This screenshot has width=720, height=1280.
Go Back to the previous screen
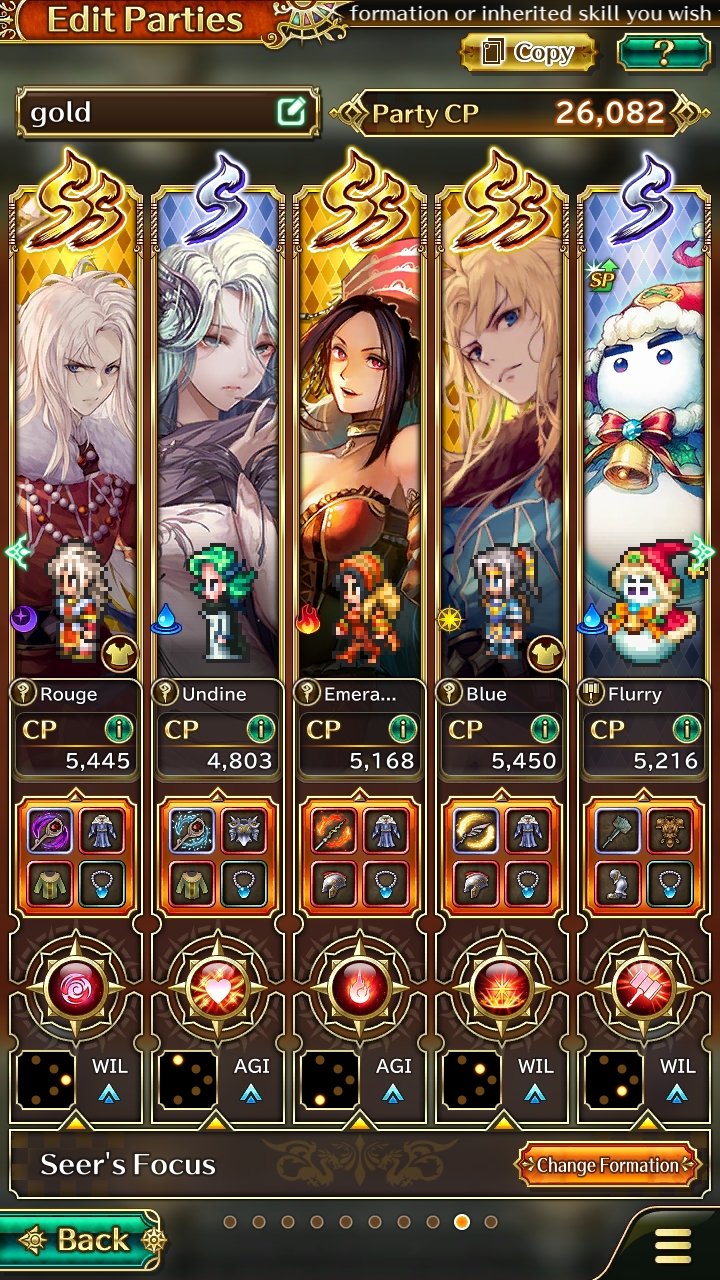[80, 1241]
